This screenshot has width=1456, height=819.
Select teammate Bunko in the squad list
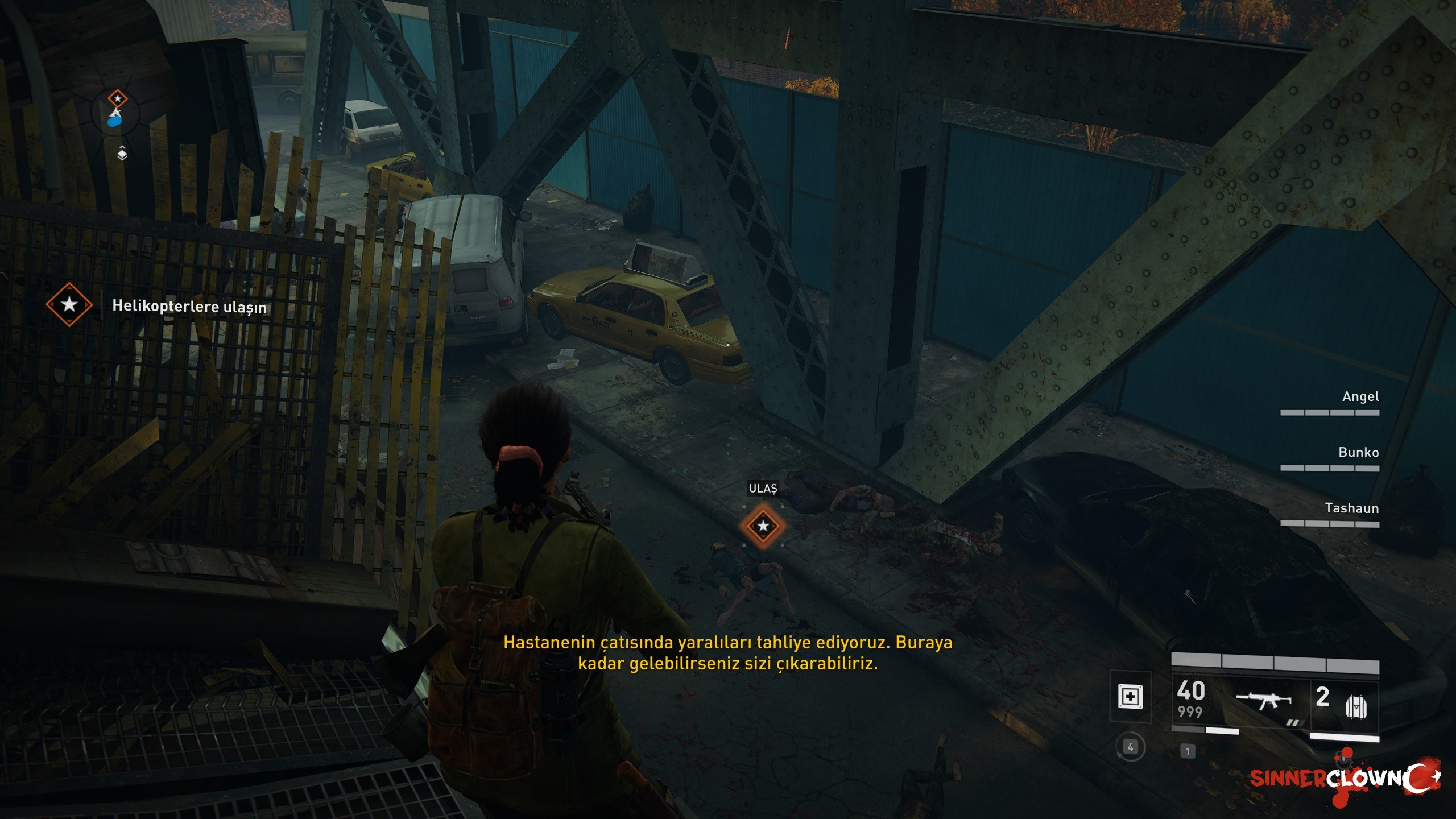click(1358, 453)
